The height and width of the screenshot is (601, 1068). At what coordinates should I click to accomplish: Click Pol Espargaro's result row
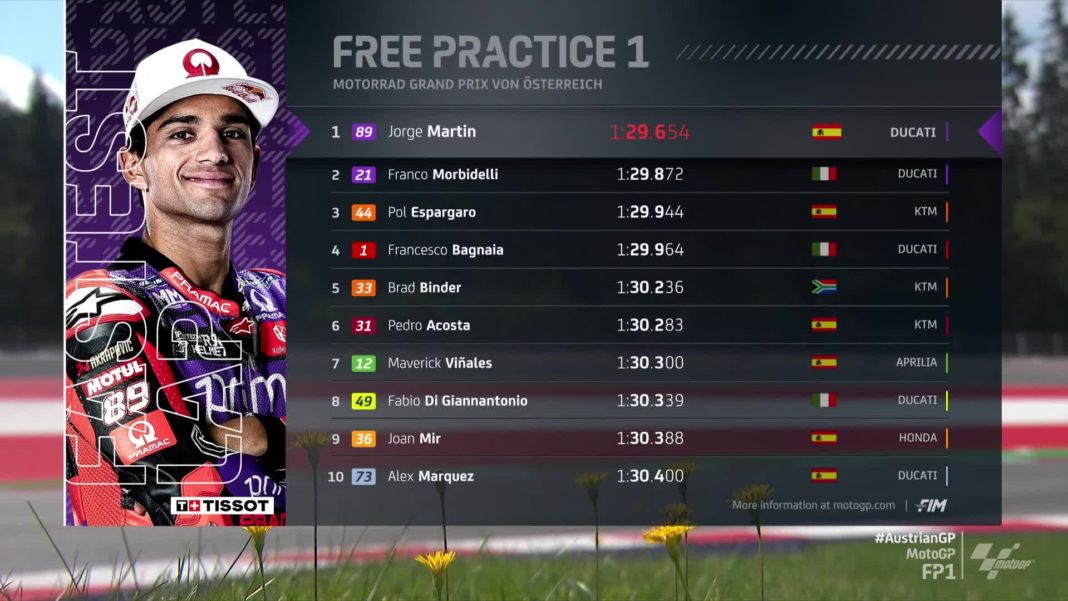[640, 212]
